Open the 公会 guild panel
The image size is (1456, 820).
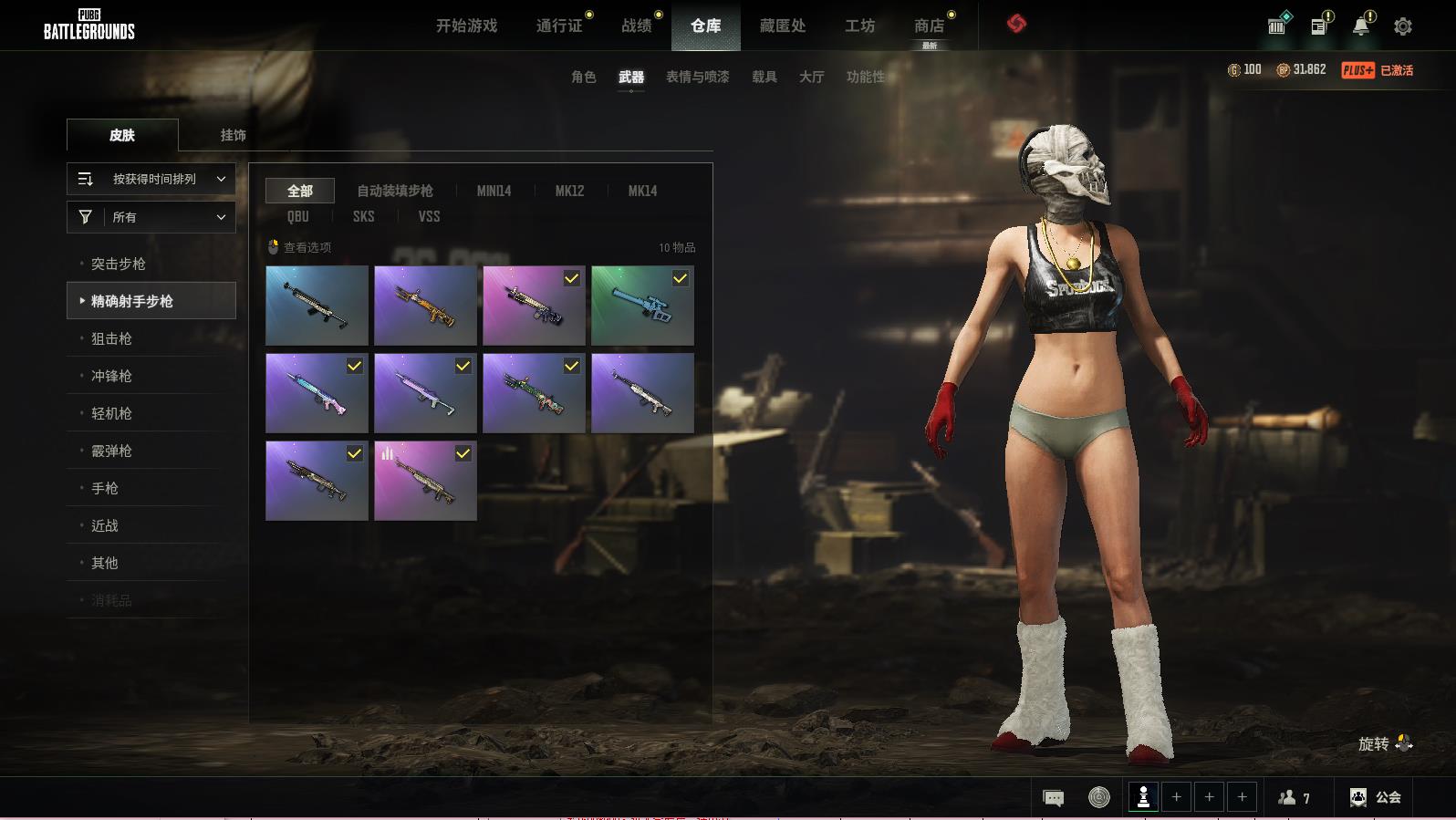tap(1376, 797)
